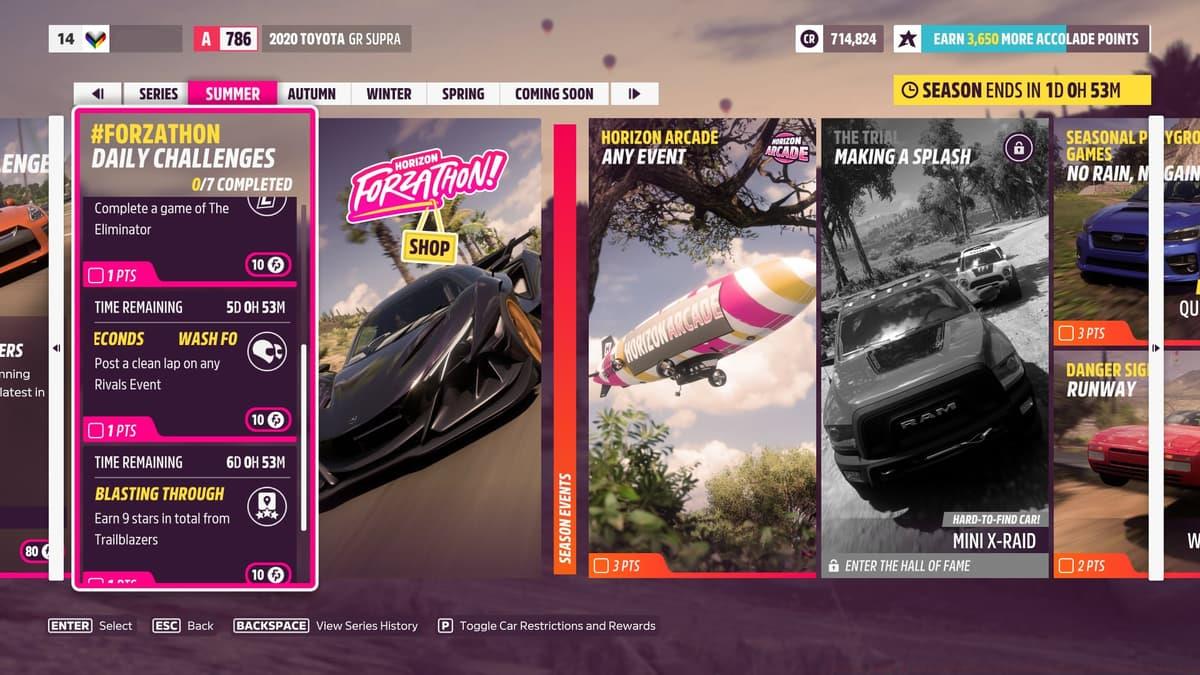This screenshot has height=675, width=1200.
Task: Open the Forzathon Shop tile
Action: (x=428, y=345)
